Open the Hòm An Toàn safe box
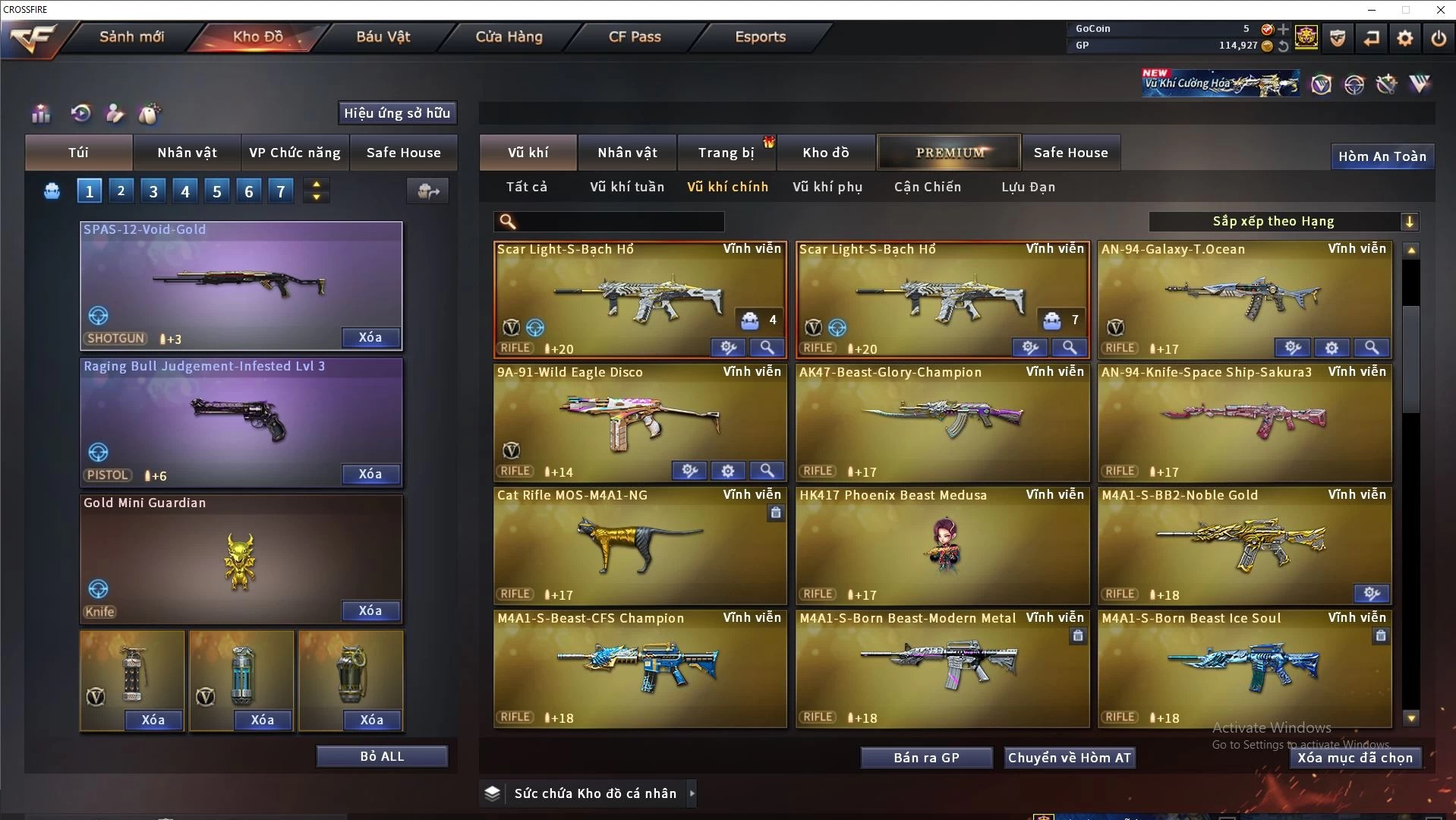The height and width of the screenshot is (820, 1456). pos(1382,156)
